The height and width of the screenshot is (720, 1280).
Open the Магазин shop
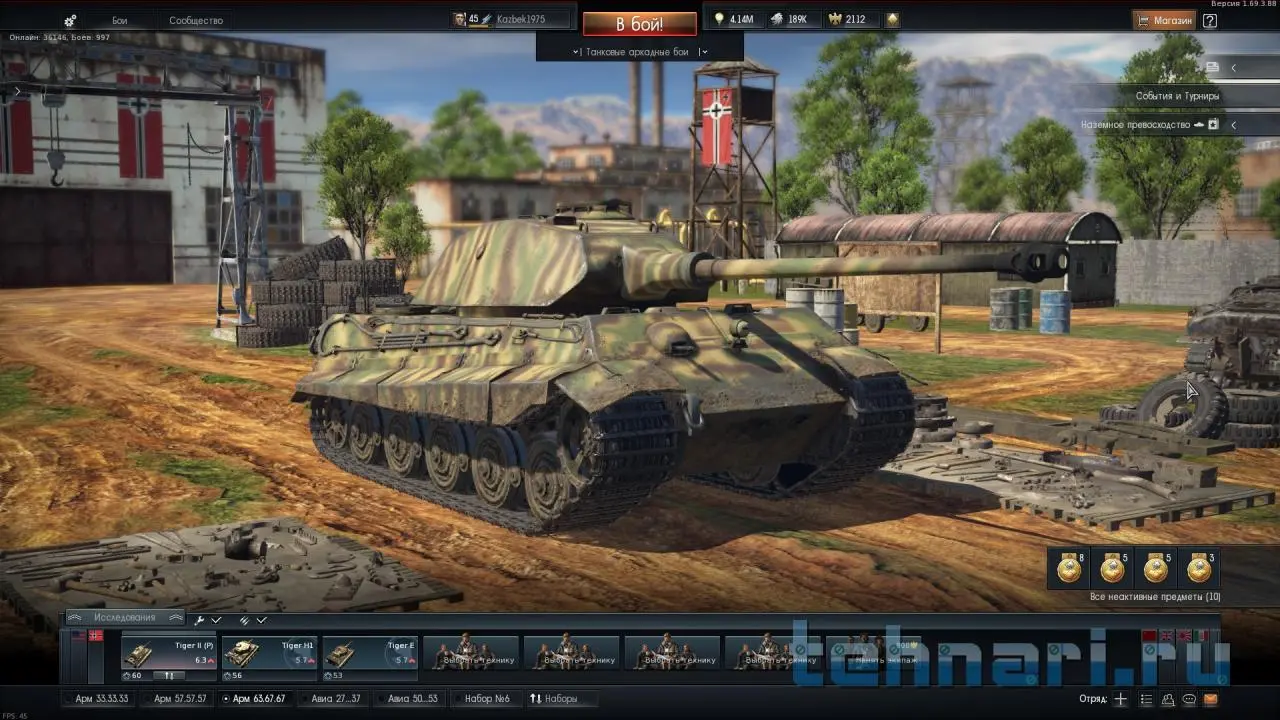(1164, 20)
